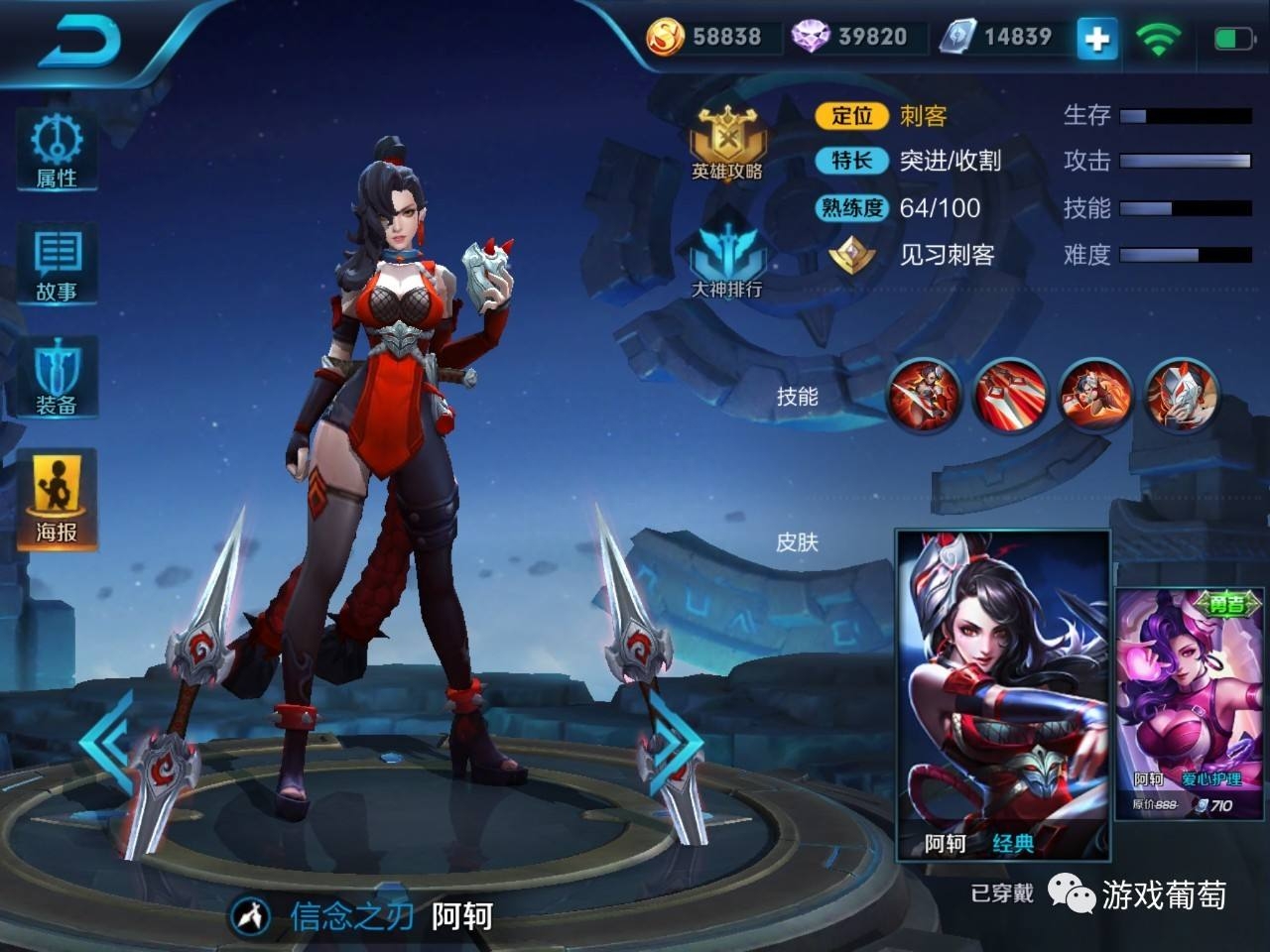Open the 故事 story tab
This screenshot has height=952, width=1270.
[57, 264]
